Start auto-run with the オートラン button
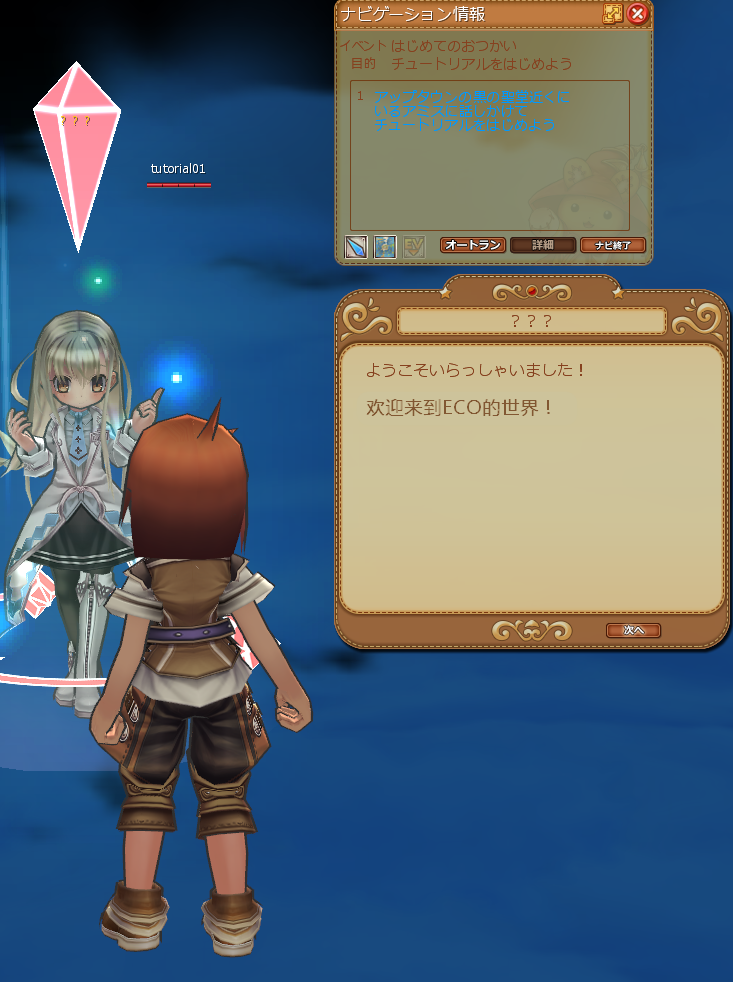The image size is (733, 982). tap(472, 245)
